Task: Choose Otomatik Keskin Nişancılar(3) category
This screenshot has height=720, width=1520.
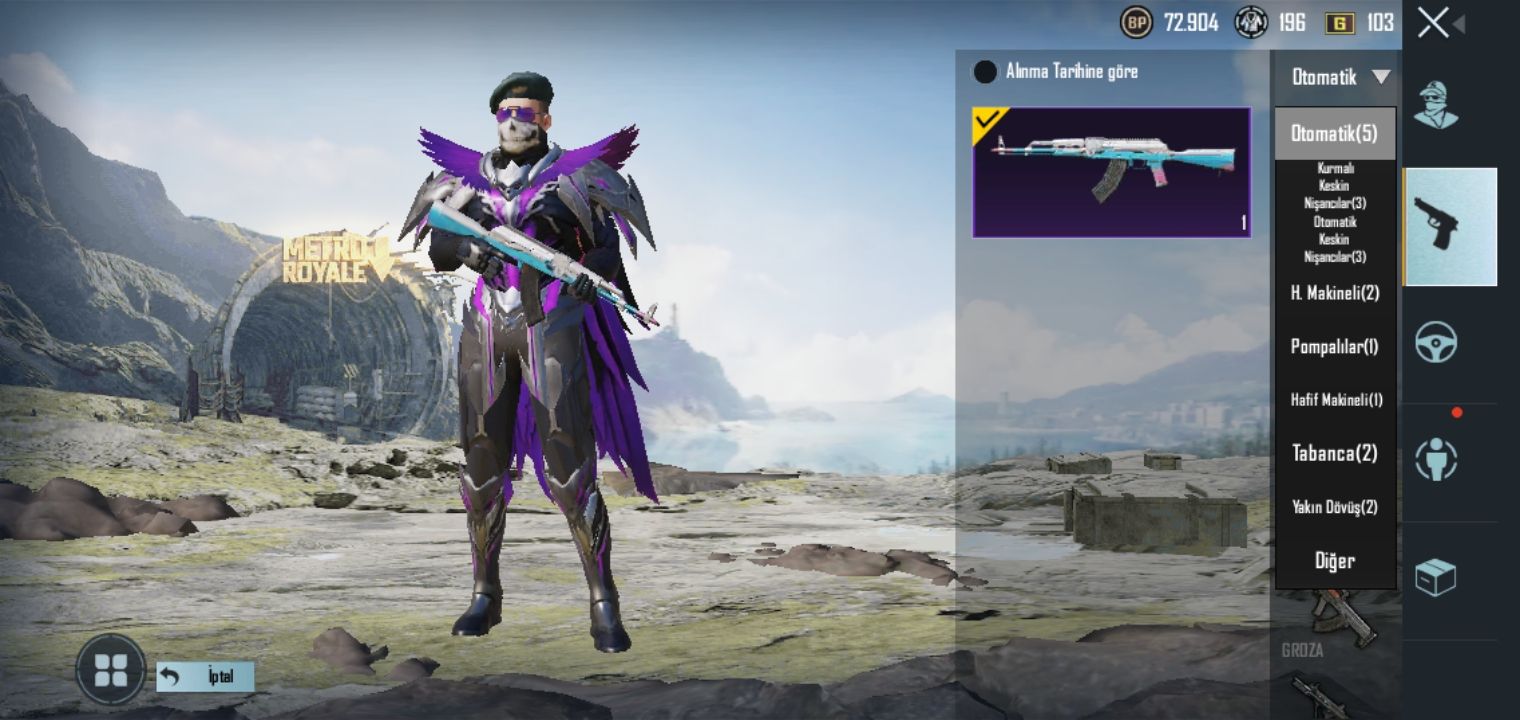Action: click(1334, 239)
